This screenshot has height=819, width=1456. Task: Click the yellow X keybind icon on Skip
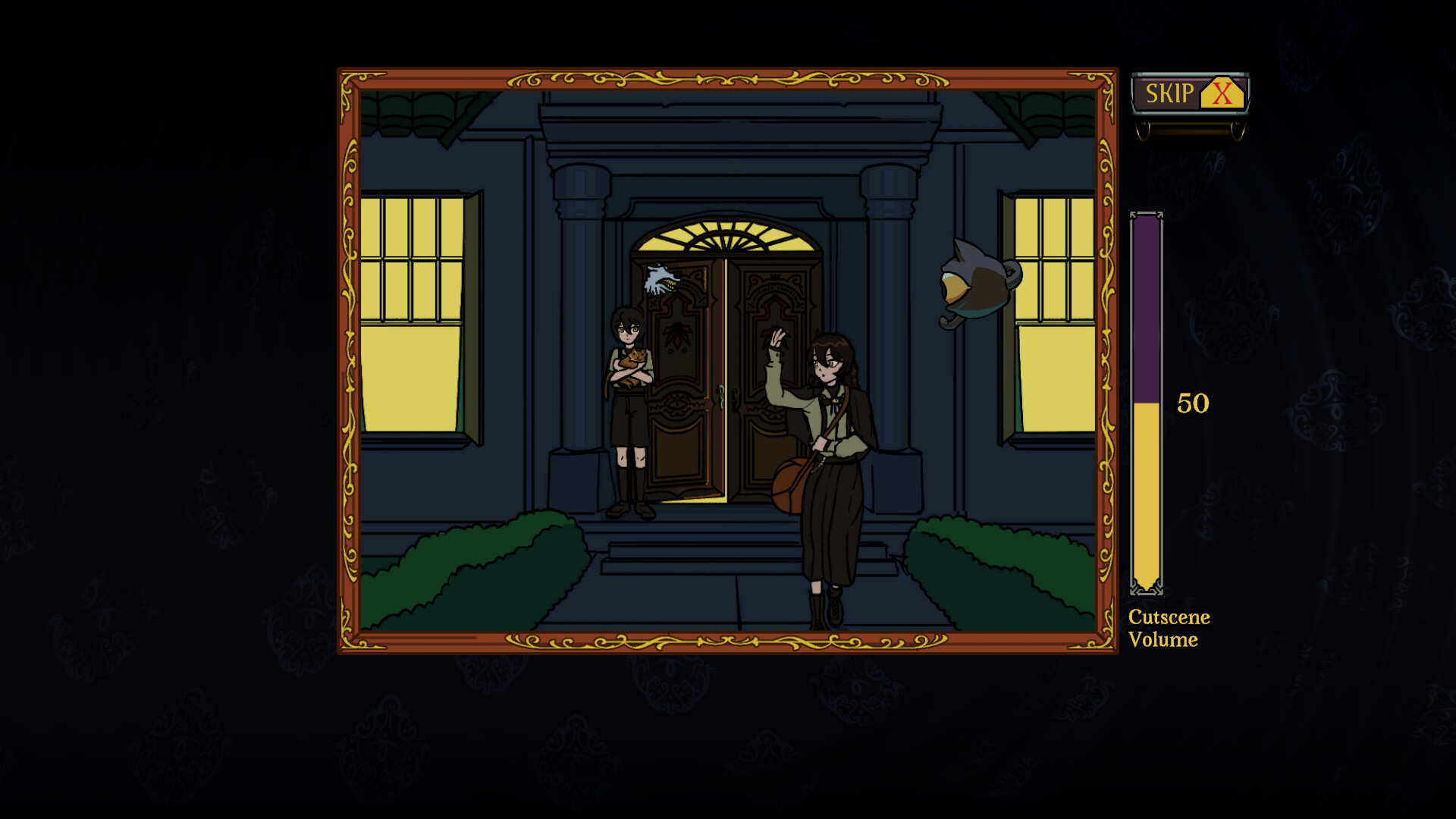coord(1221,94)
